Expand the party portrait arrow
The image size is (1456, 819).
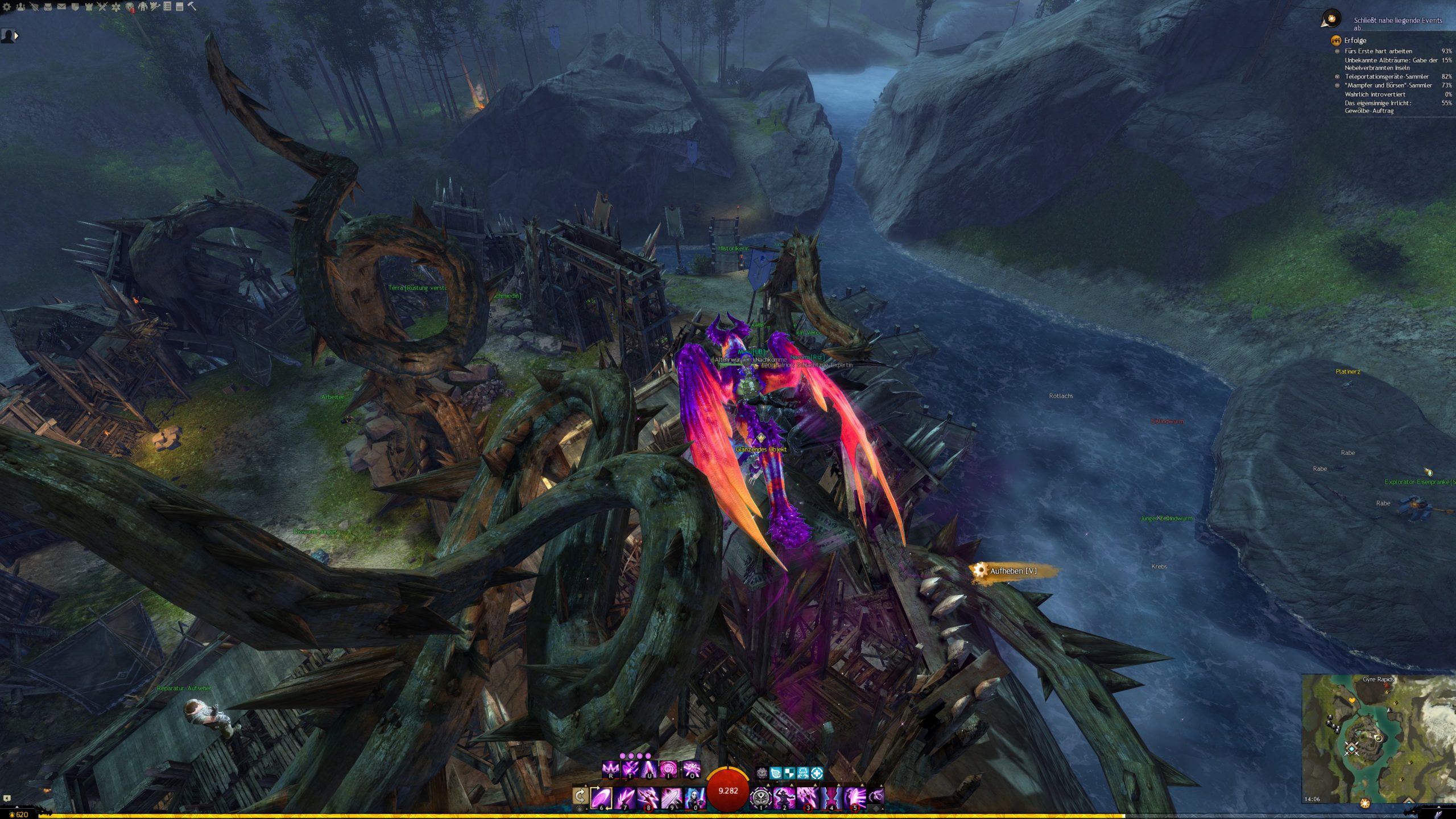[16, 36]
